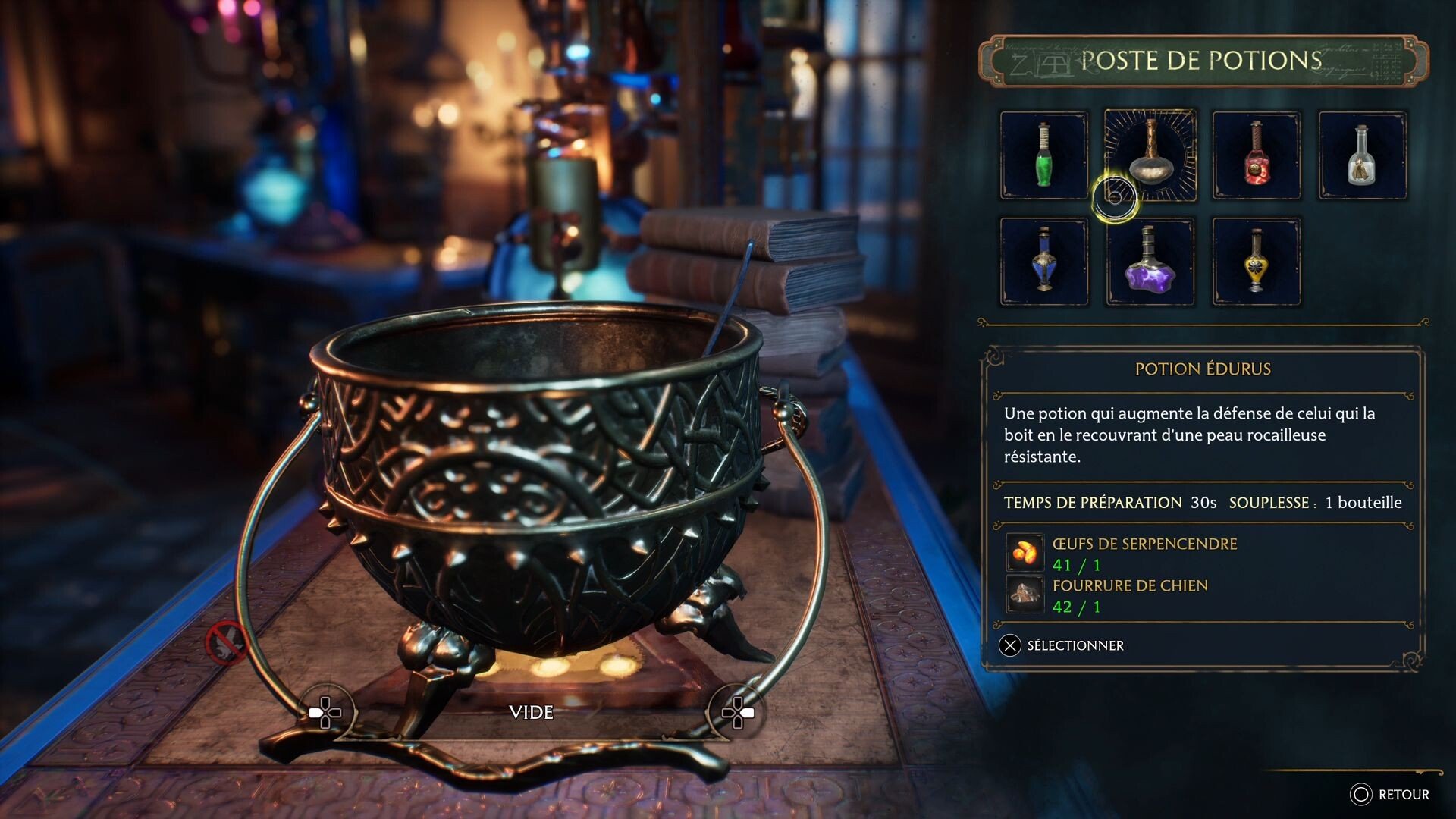Select the red Maxima potion icon
1456x819 pixels.
tap(1257, 155)
